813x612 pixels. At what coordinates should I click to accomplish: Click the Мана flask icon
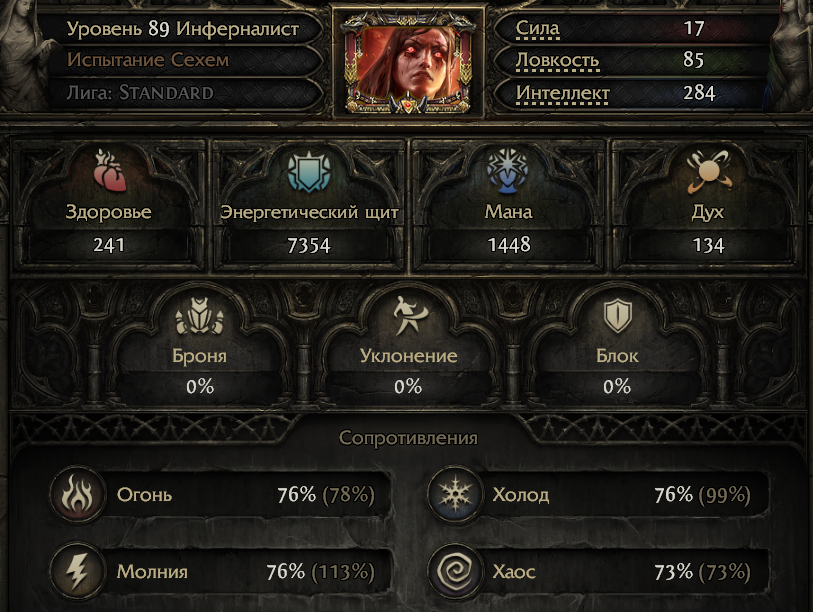509,171
